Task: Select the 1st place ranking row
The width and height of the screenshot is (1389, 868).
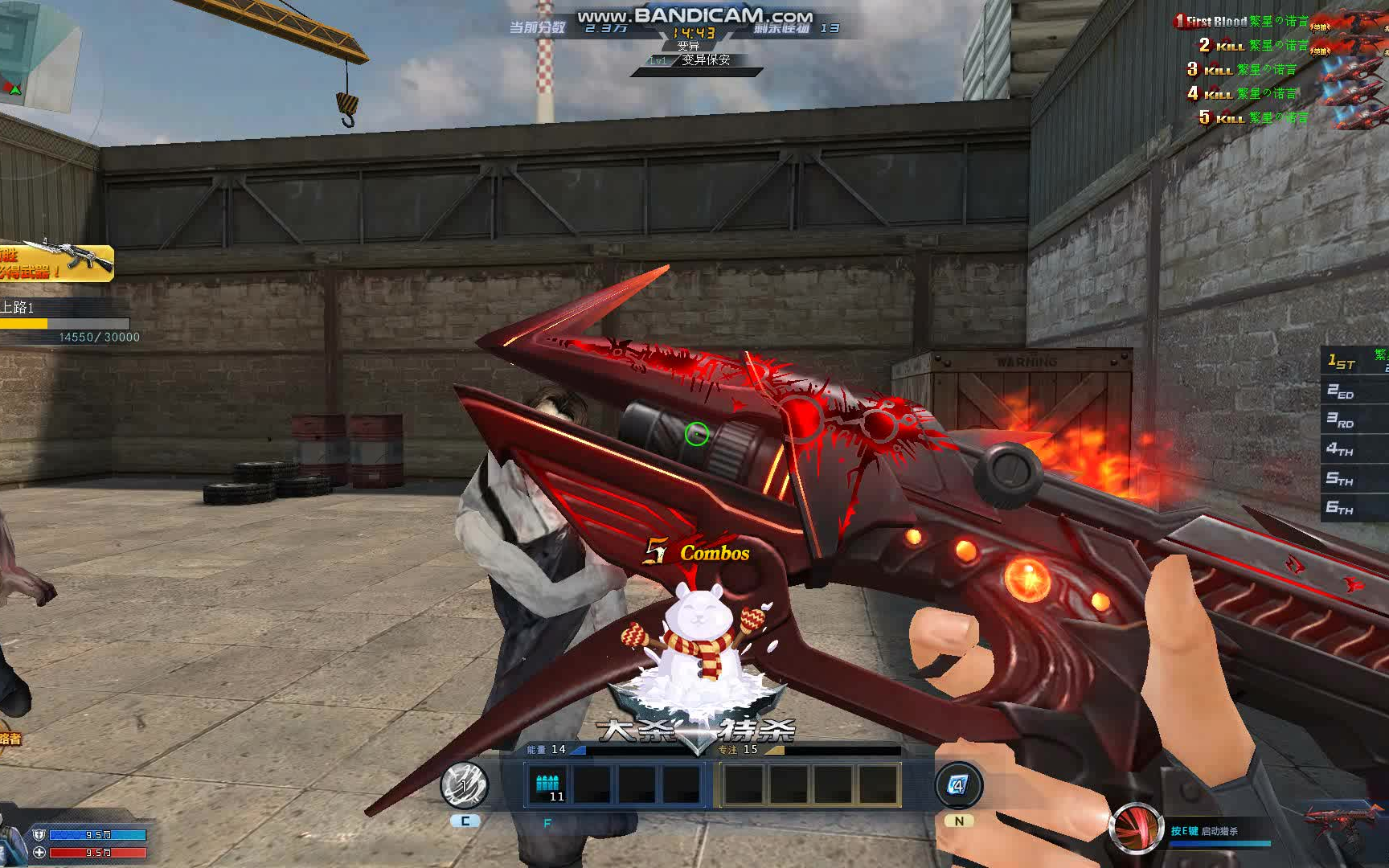Action: (x=1355, y=362)
